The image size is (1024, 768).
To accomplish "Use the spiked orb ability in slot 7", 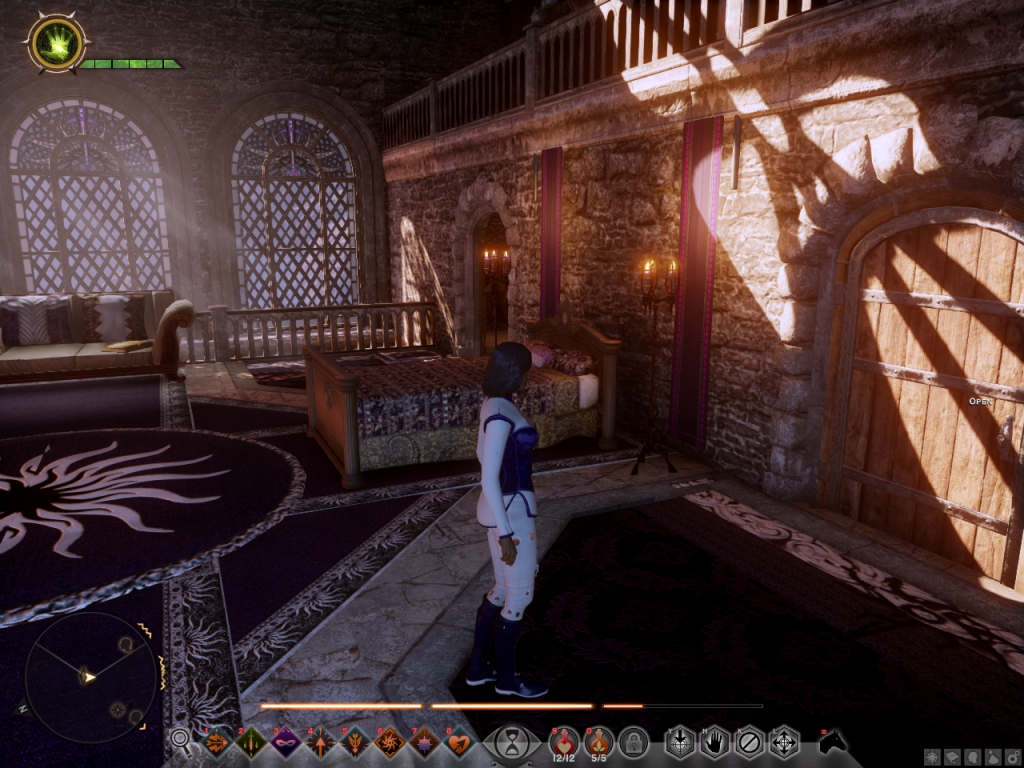I will [x=424, y=743].
